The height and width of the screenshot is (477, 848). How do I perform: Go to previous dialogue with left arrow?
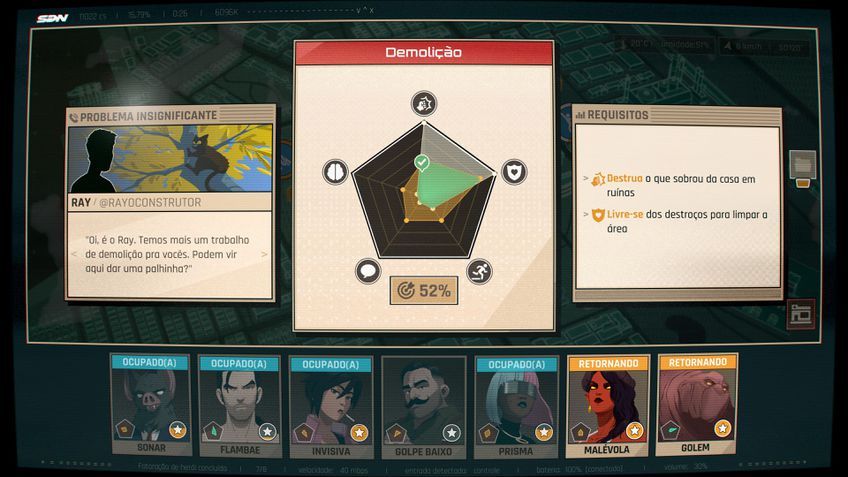pyautogui.click(x=75, y=254)
